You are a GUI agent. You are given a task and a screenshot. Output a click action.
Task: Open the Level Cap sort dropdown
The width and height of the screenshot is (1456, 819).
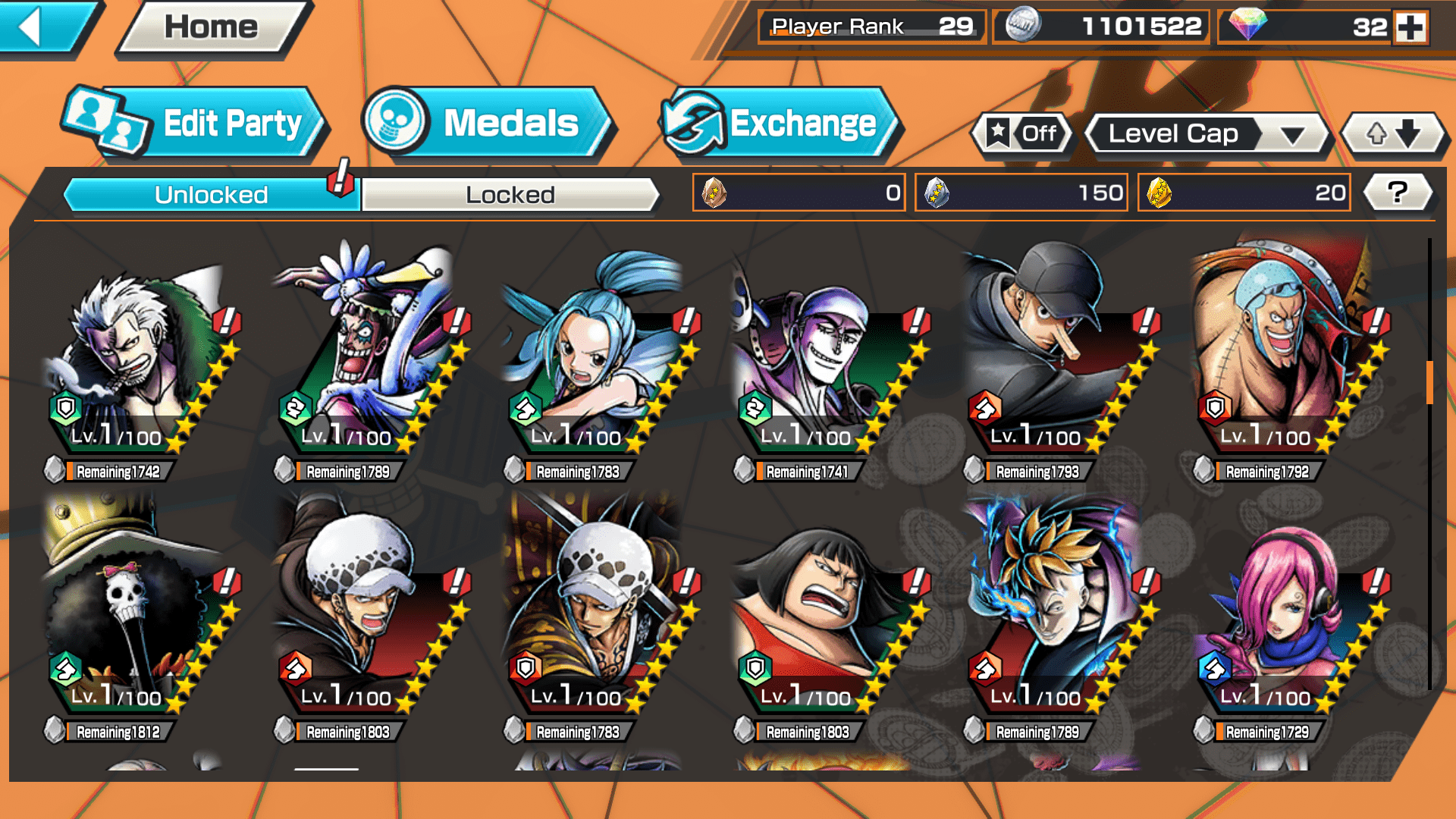(x=1207, y=134)
